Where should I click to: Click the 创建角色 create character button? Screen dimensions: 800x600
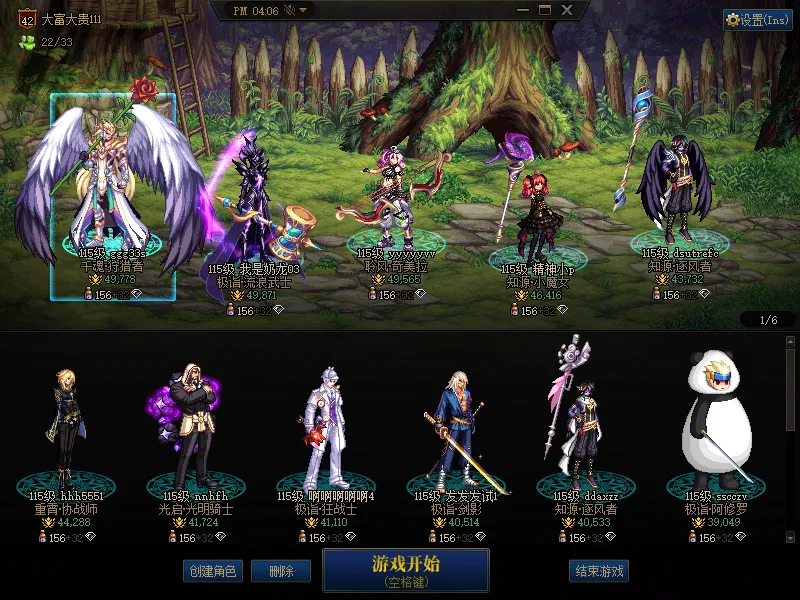pos(213,571)
